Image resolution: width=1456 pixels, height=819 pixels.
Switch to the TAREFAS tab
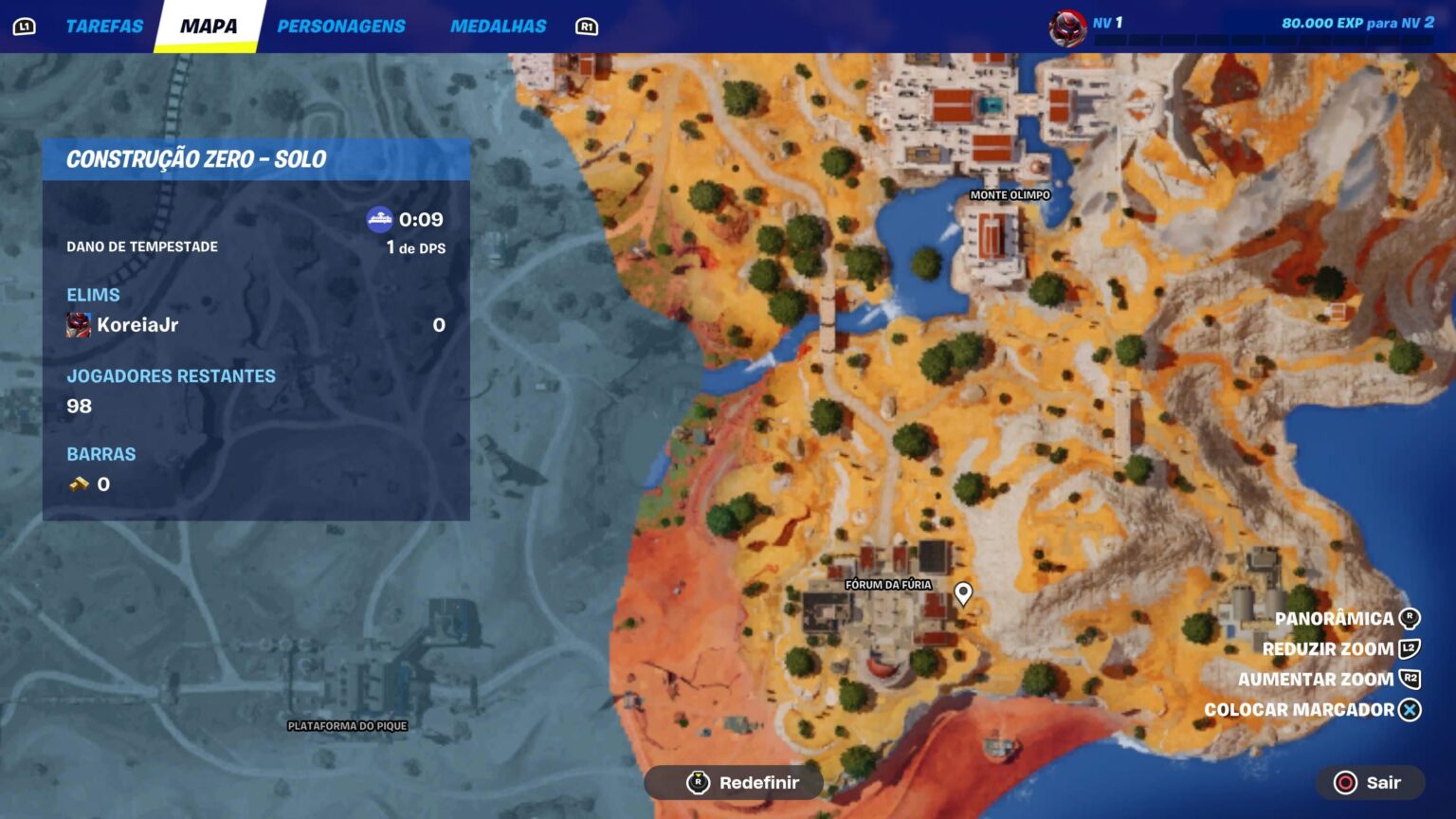(104, 26)
